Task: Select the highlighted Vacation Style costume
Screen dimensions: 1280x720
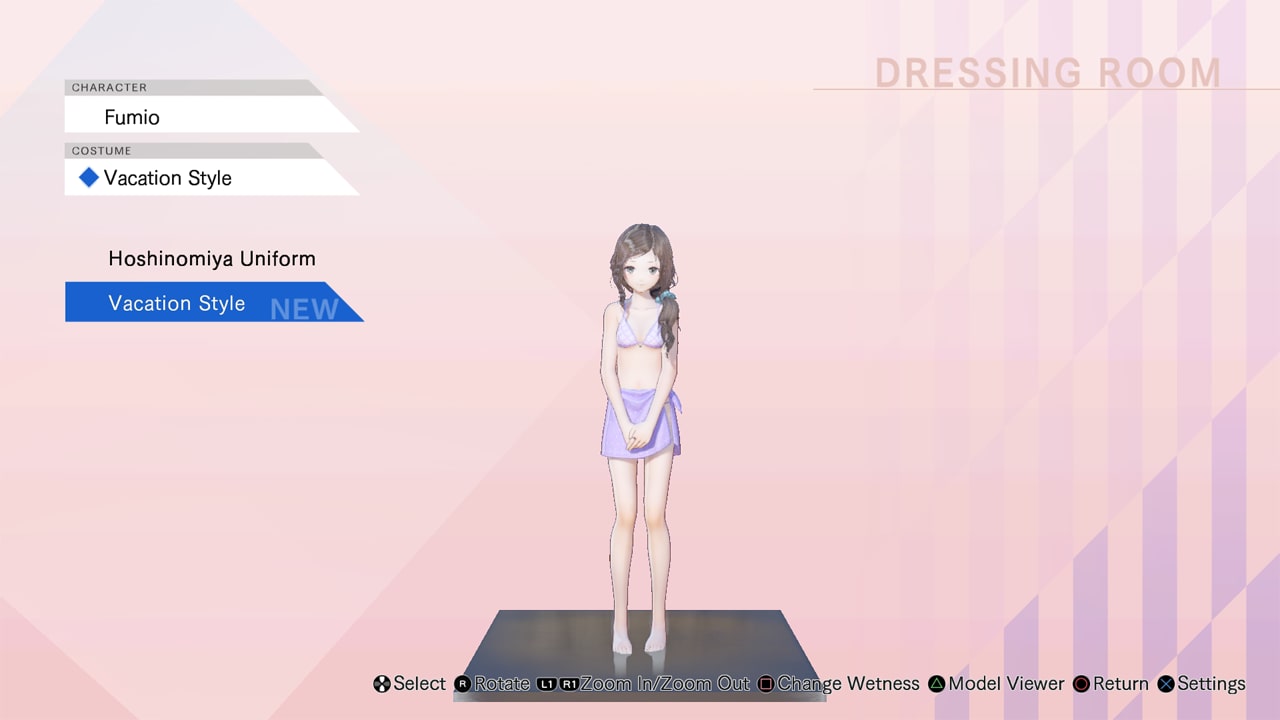Action: (176, 302)
